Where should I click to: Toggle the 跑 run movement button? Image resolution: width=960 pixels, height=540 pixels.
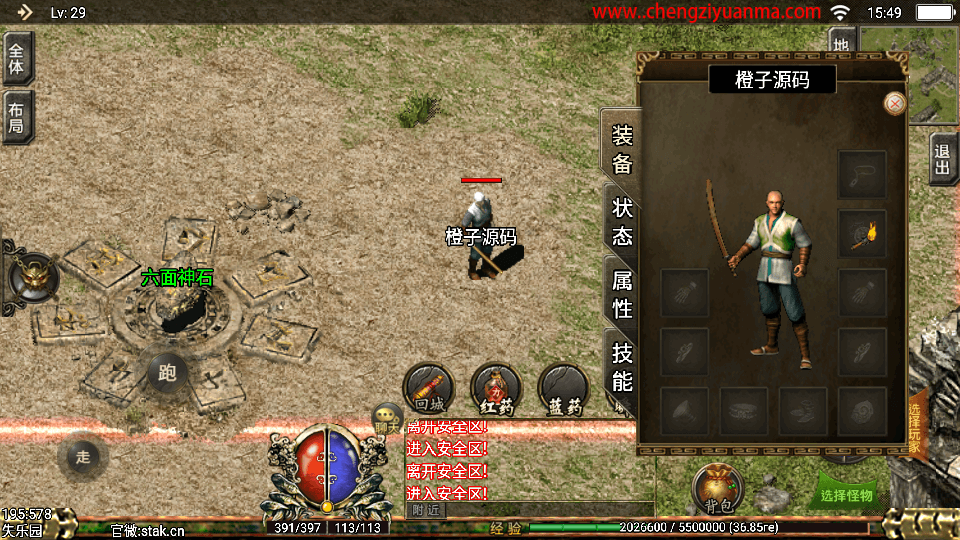click(x=167, y=373)
